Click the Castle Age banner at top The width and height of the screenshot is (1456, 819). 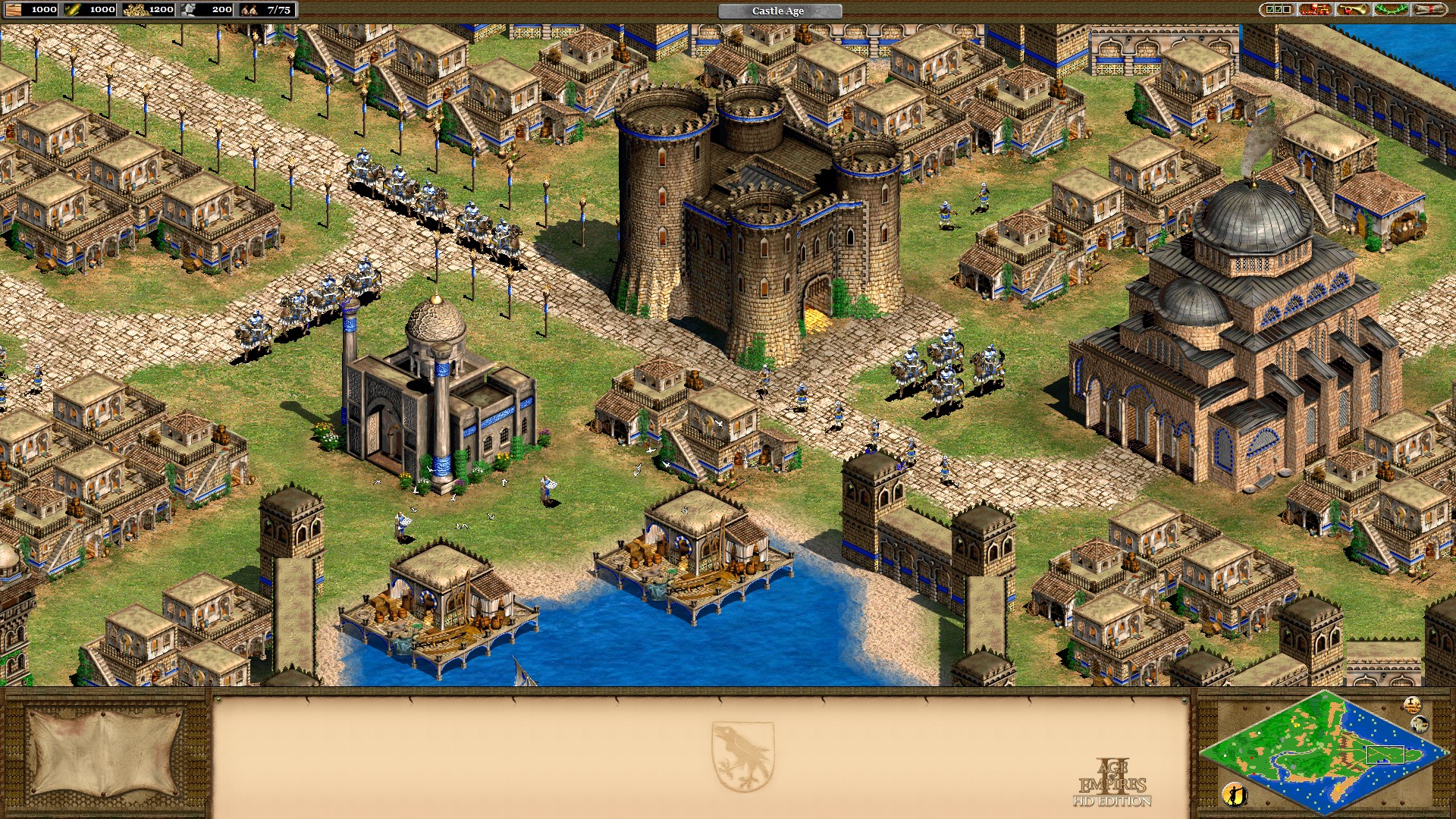pyautogui.click(x=778, y=11)
